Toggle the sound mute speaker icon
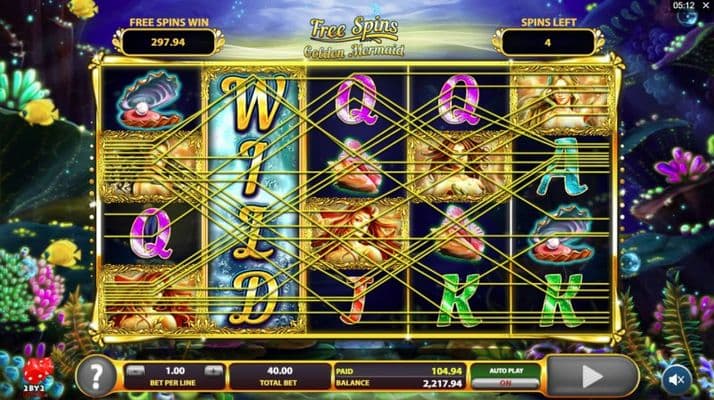This screenshot has height=400, width=714. pos(676,379)
